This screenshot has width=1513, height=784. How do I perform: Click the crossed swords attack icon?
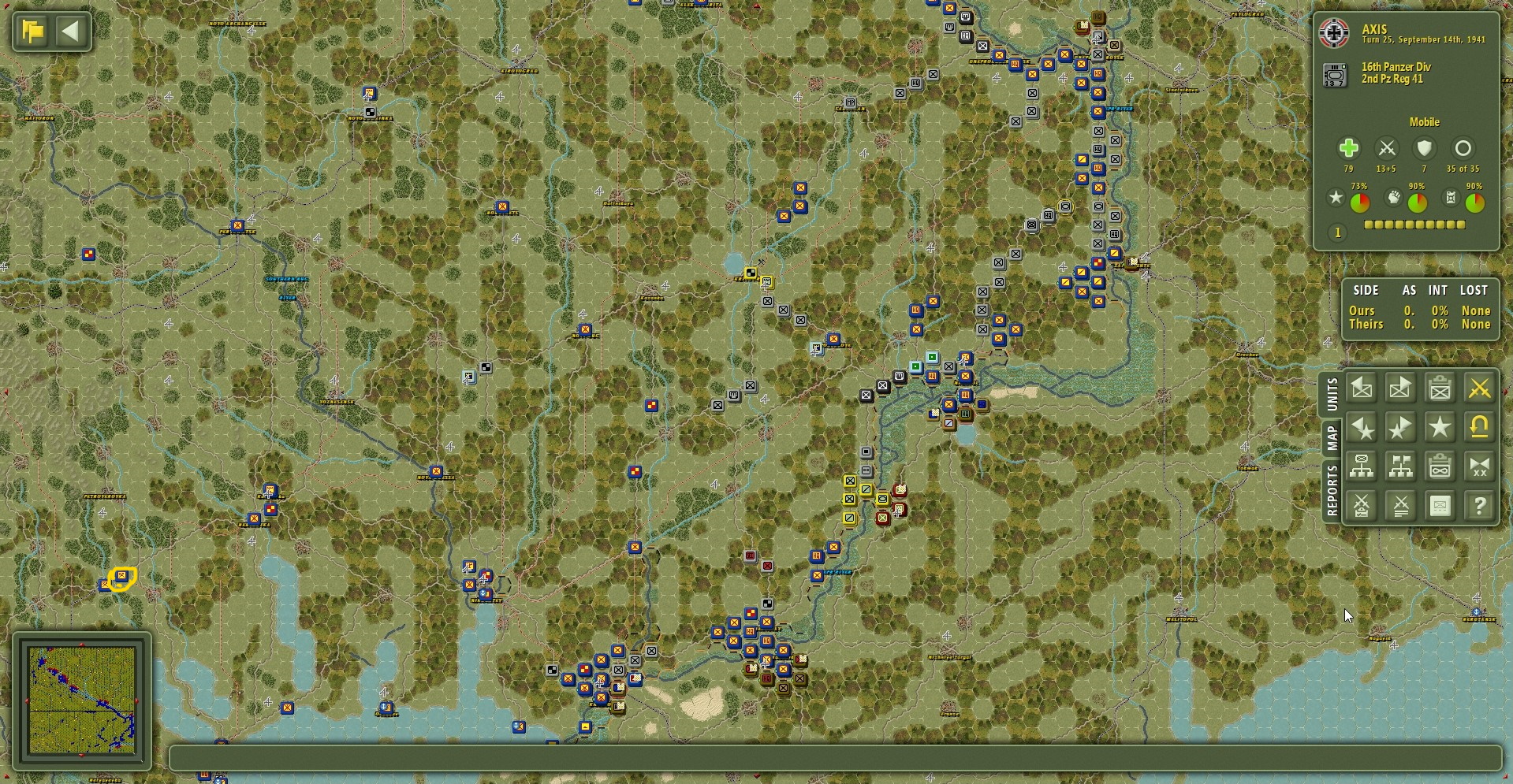[1479, 388]
